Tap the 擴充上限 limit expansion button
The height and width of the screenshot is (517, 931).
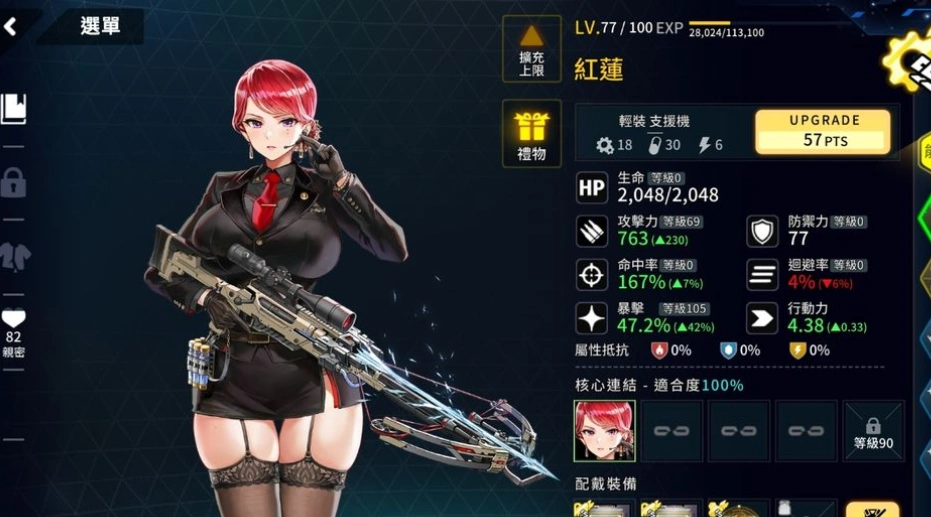[x=531, y=48]
